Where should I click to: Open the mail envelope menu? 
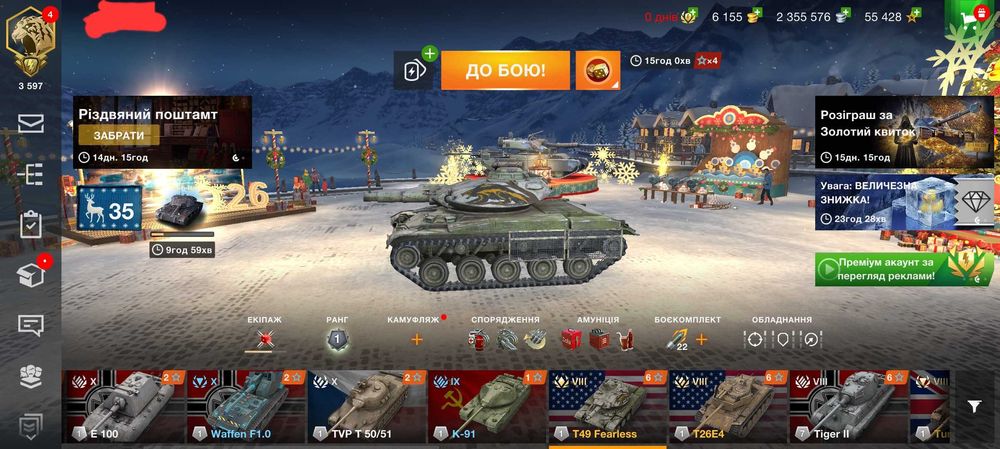[31, 123]
